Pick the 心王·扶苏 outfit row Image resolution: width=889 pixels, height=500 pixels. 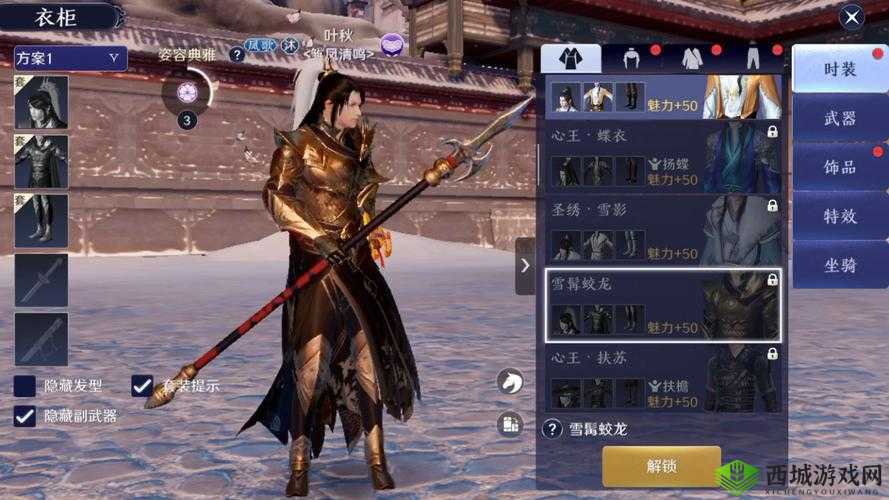(660, 378)
